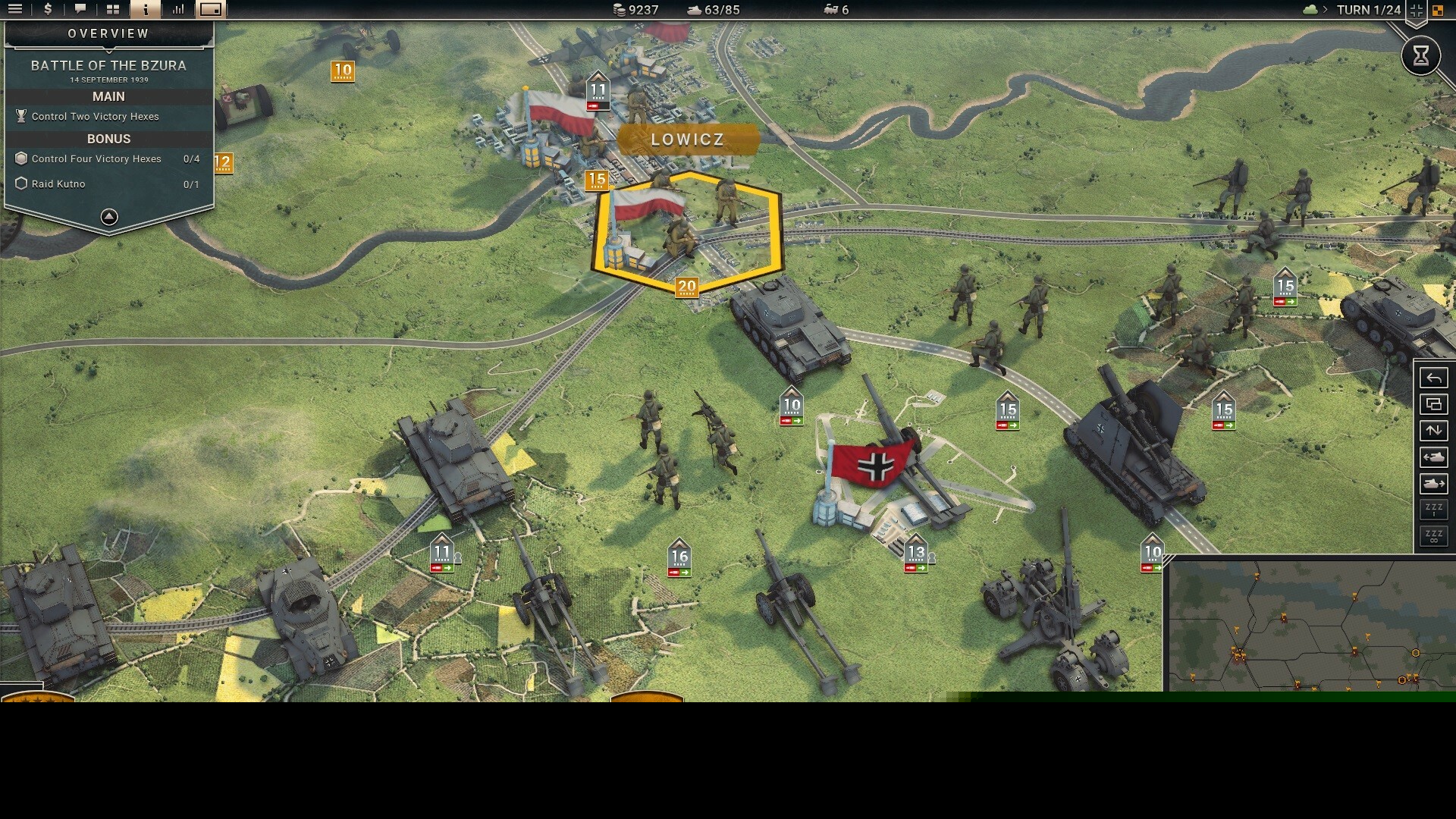The image size is (1456, 819).
Task: Toggle the minimap display toolbar icon
Action: 210,10
